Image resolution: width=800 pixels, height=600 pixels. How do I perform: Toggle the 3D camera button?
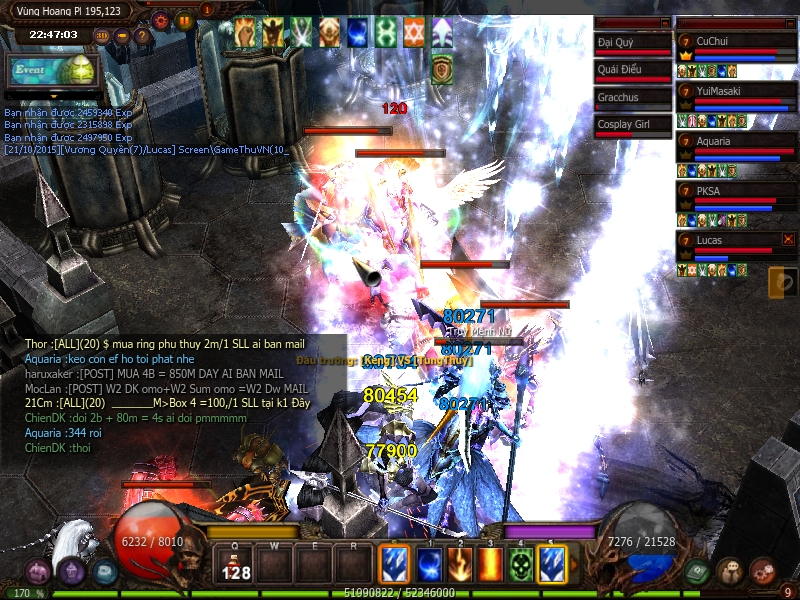click(x=102, y=36)
